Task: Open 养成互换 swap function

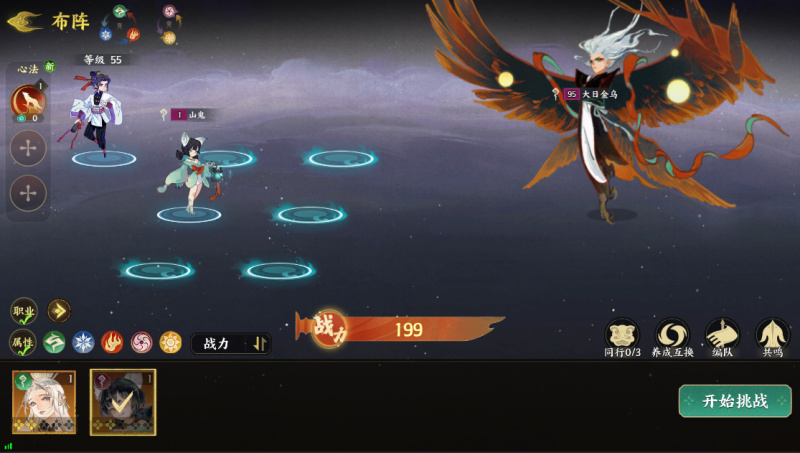Action: 672,337
